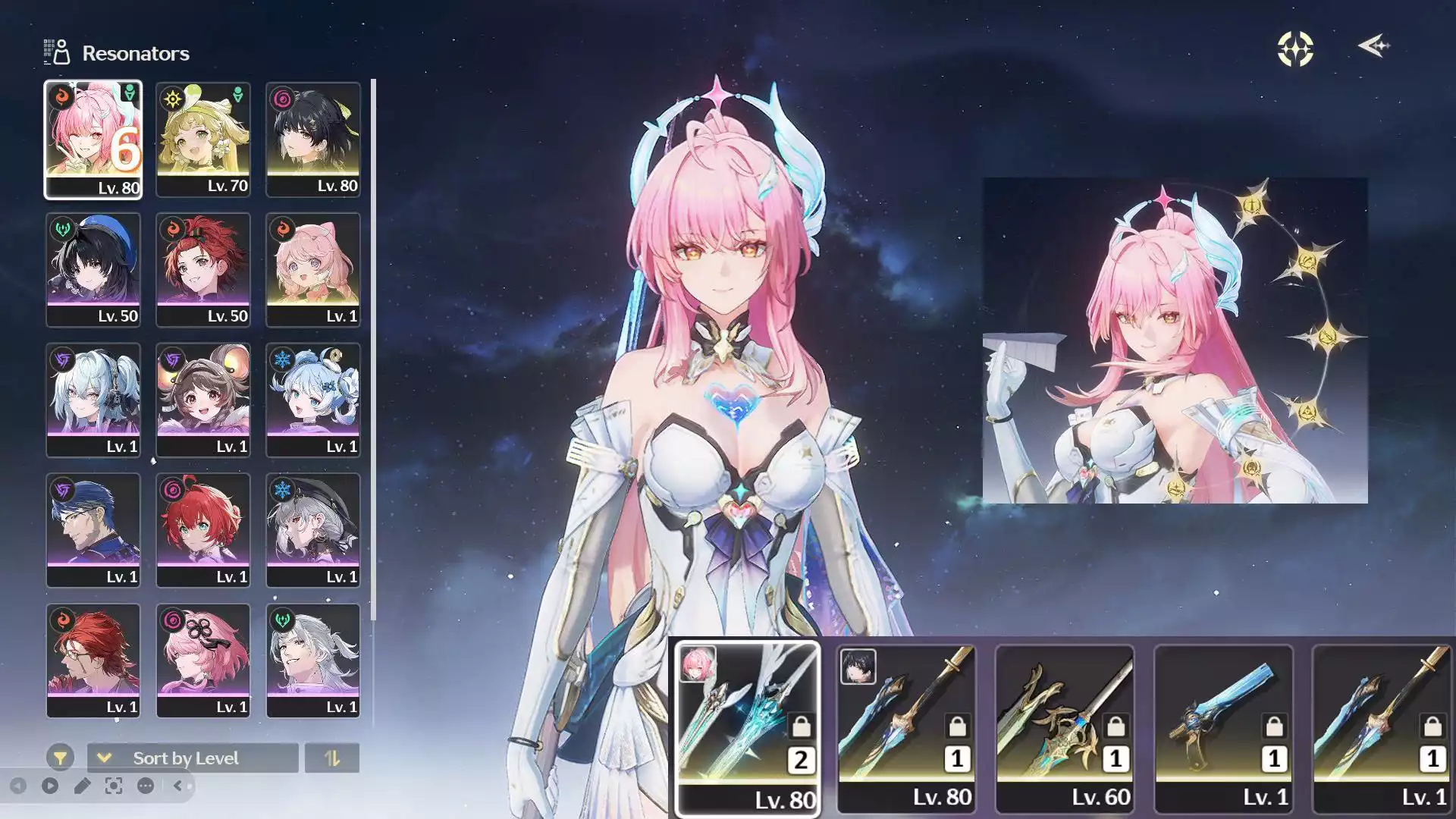Select the long white-haired male resonator
This screenshot has height=819, width=1456.
[312, 661]
